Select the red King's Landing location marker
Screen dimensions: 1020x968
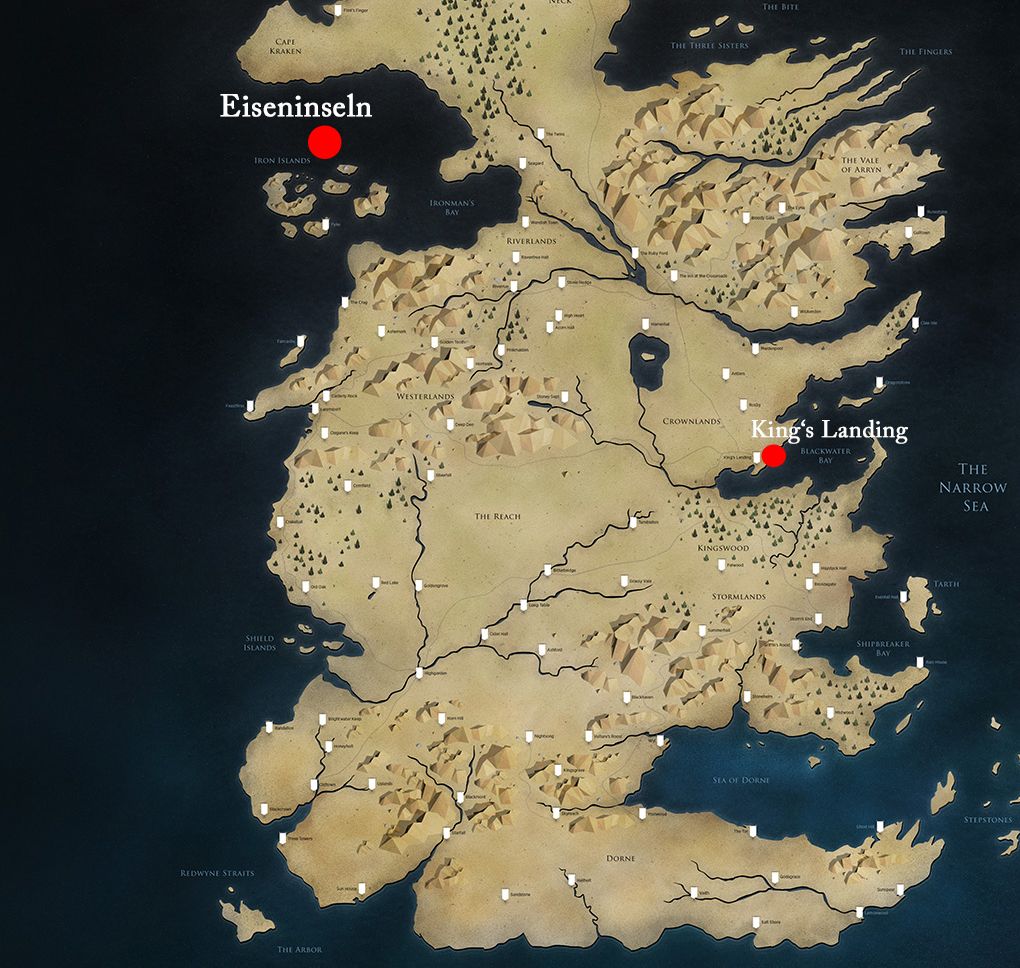(x=773, y=455)
